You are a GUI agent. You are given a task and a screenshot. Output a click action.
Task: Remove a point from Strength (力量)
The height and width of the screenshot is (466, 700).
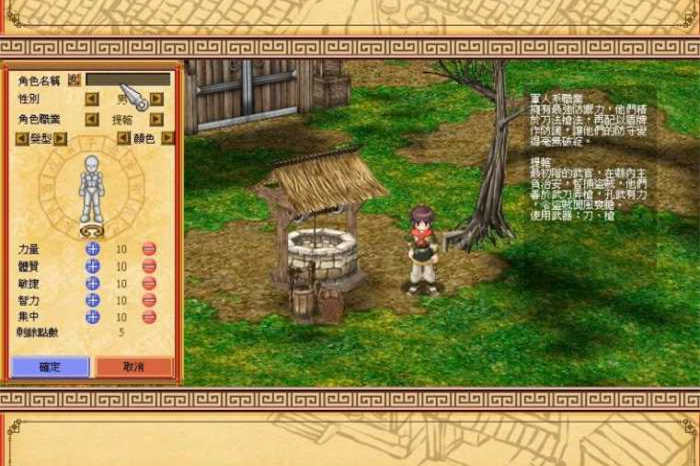point(149,249)
